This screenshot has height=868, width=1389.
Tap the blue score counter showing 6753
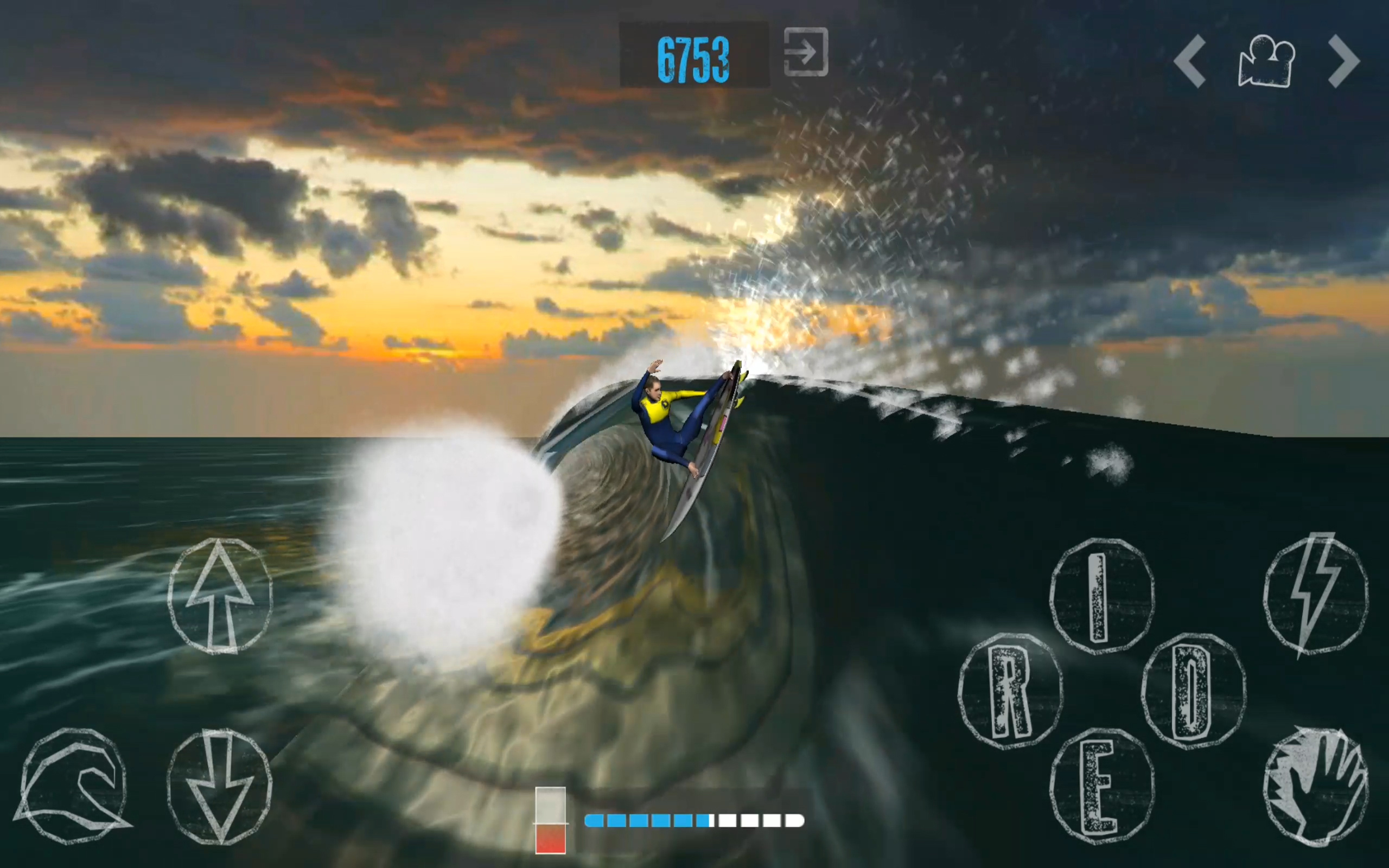pos(694,55)
